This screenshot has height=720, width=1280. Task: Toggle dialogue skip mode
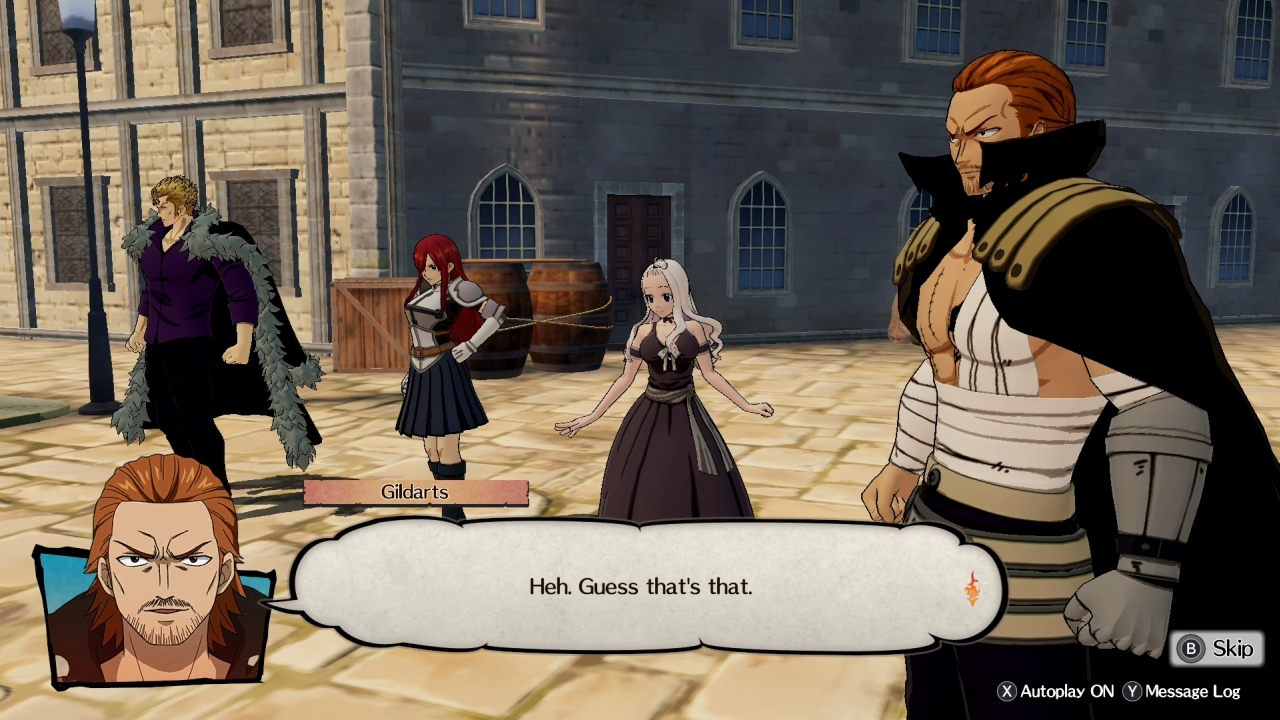(x=1214, y=648)
